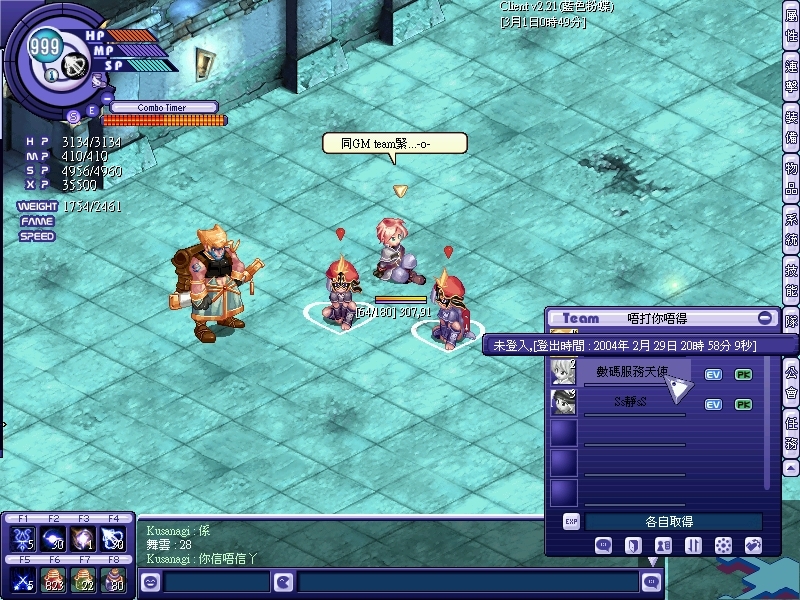Change the 各自取得 loot setting
The height and width of the screenshot is (600, 800).
[x=672, y=522]
